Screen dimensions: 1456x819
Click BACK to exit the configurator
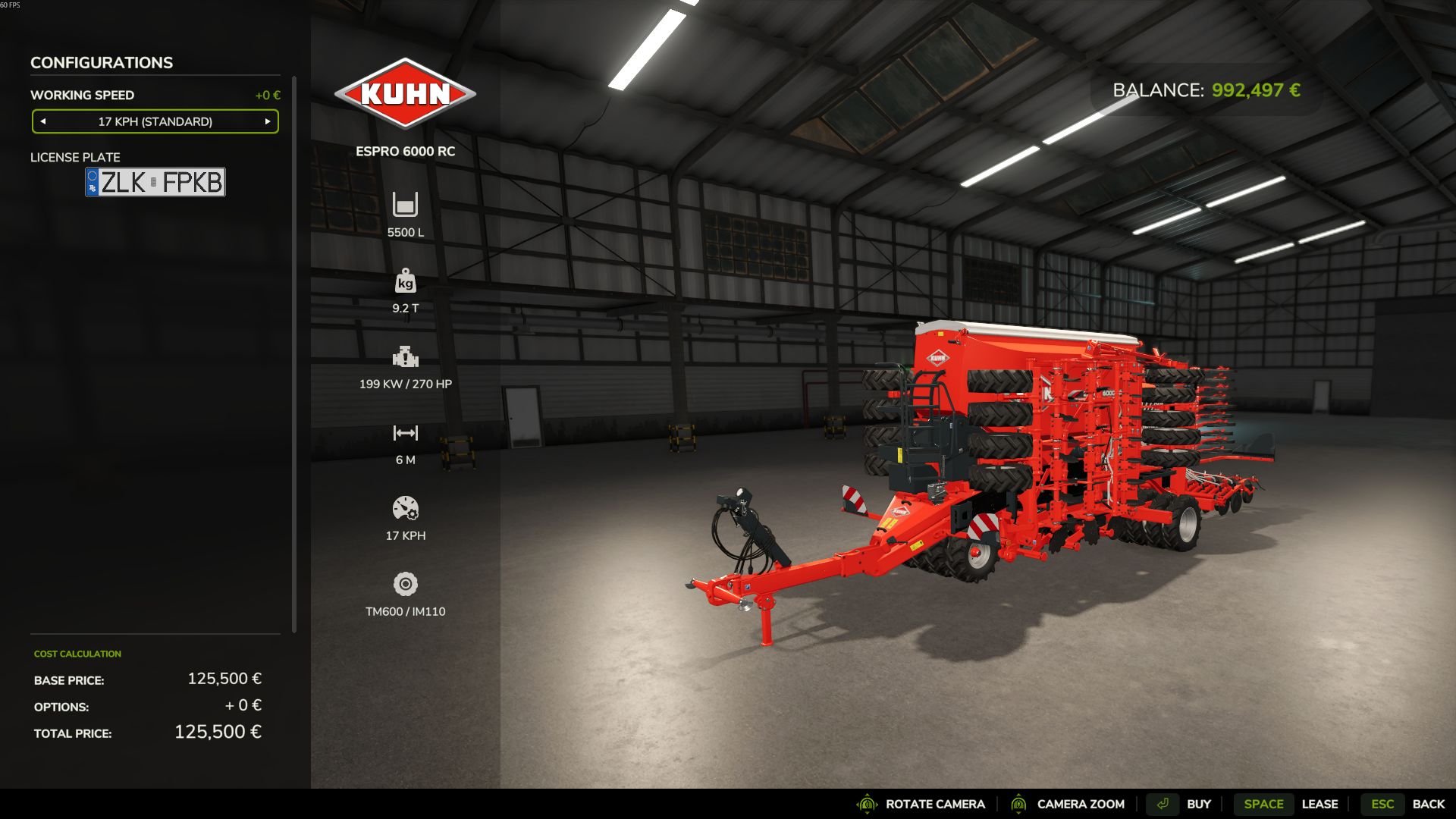(x=1429, y=803)
